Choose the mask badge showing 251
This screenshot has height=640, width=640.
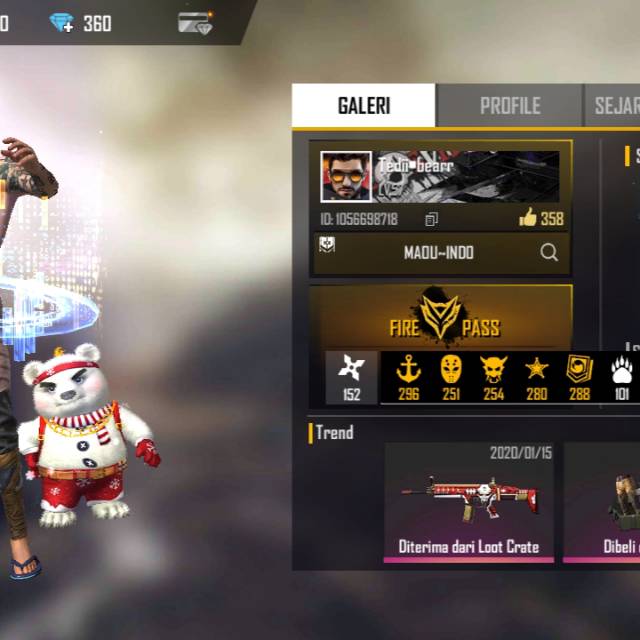[x=451, y=377]
